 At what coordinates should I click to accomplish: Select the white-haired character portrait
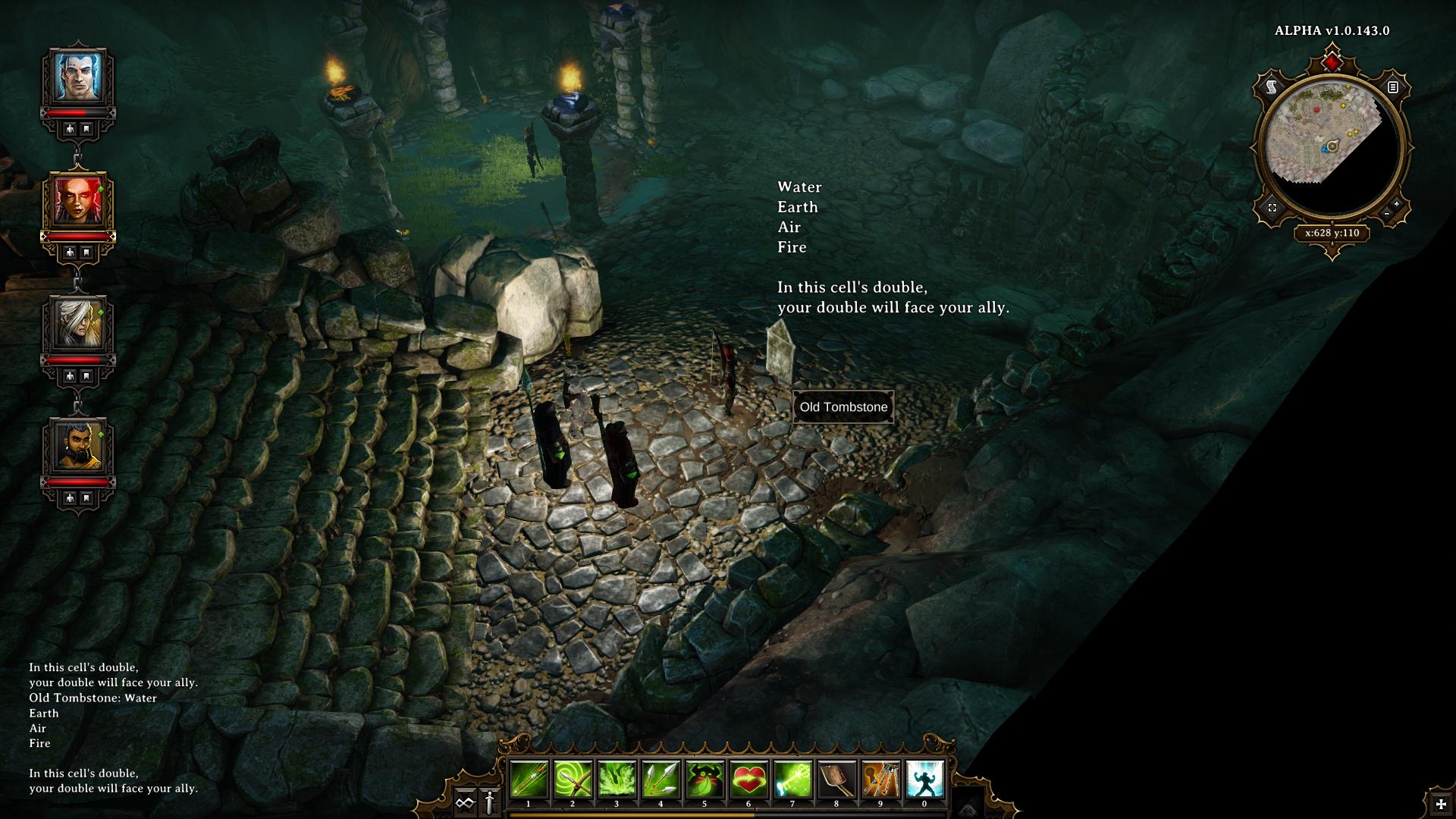point(78,324)
